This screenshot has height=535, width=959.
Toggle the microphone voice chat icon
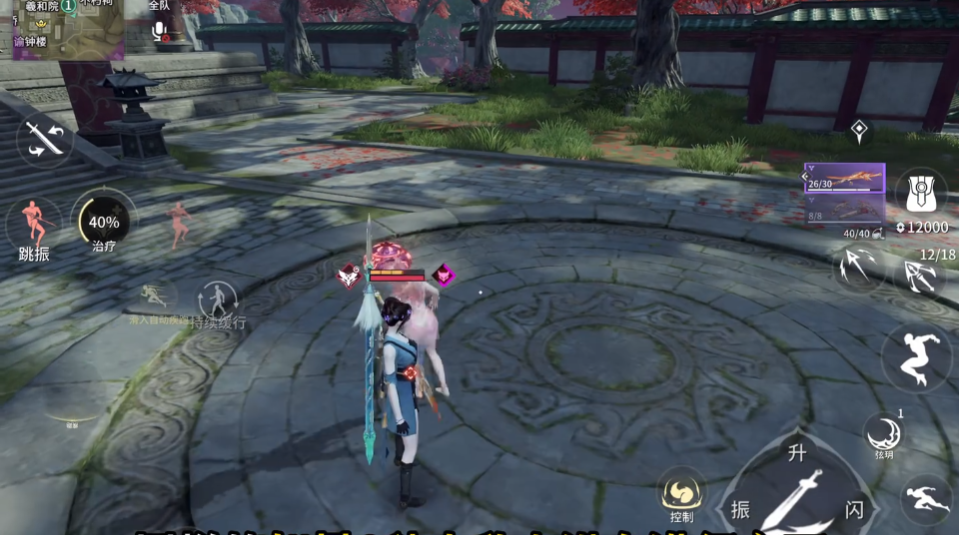click(x=159, y=31)
